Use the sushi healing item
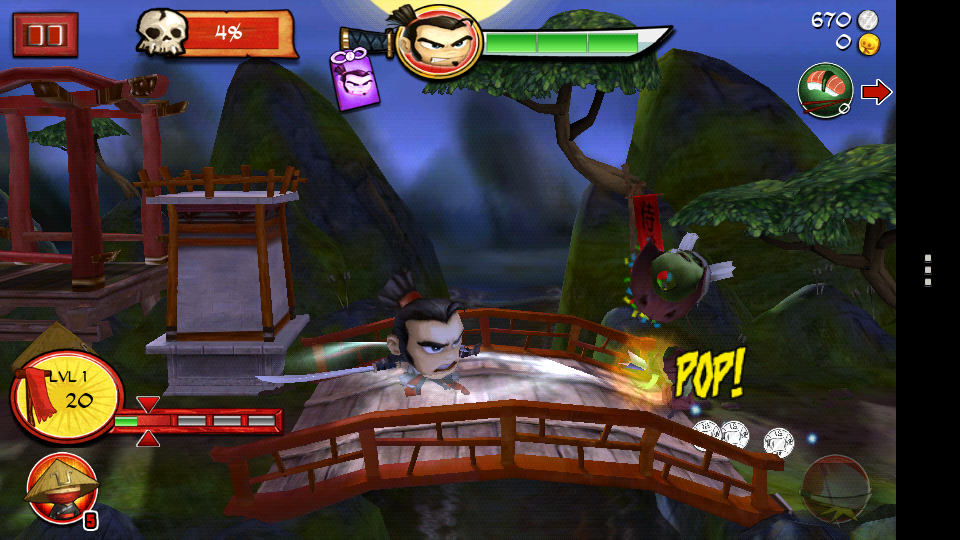The width and height of the screenshot is (960, 540). (x=825, y=92)
